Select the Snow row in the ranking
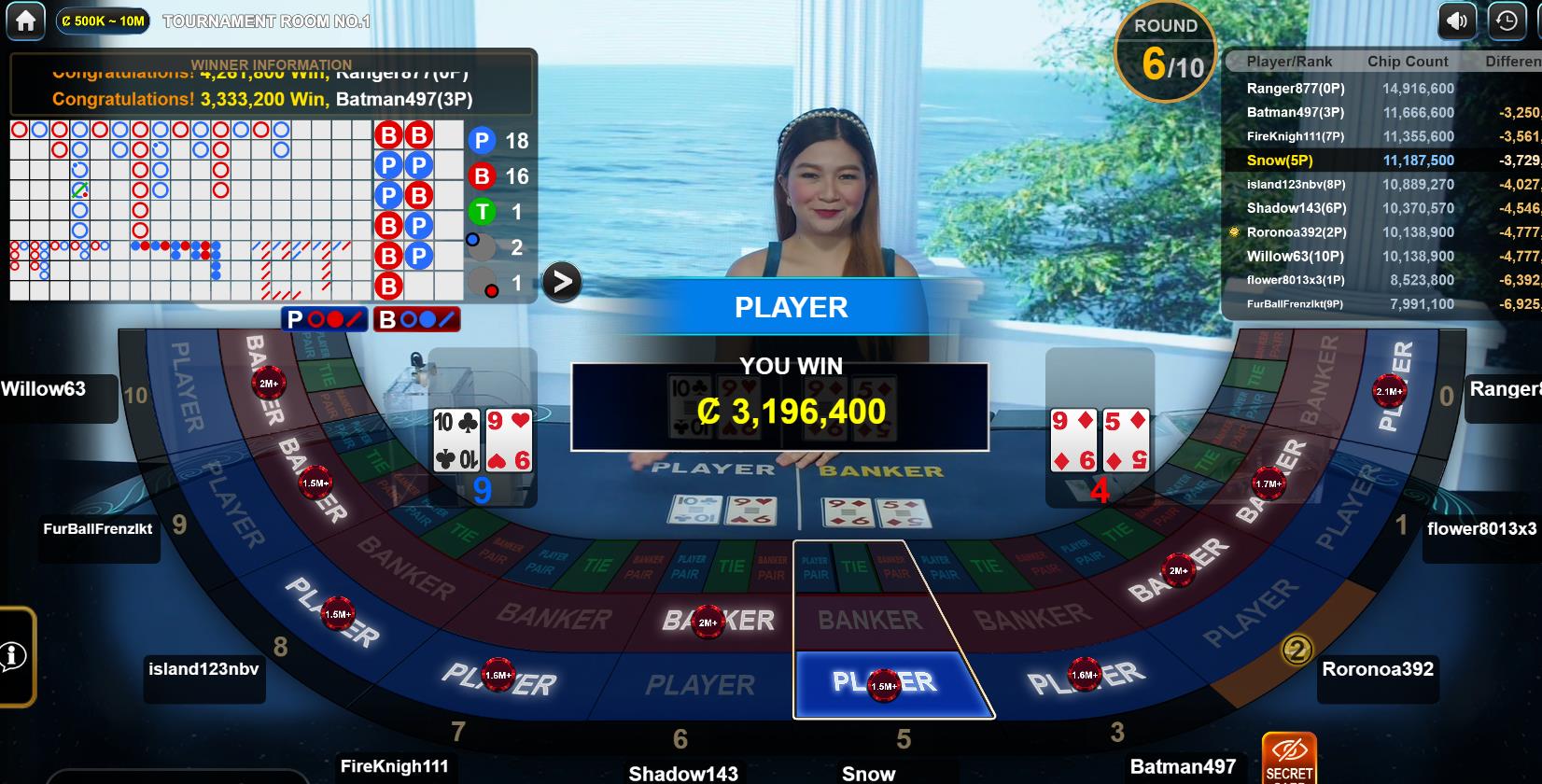This screenshot has height=784, width=1542. (x=1381, y=161)
